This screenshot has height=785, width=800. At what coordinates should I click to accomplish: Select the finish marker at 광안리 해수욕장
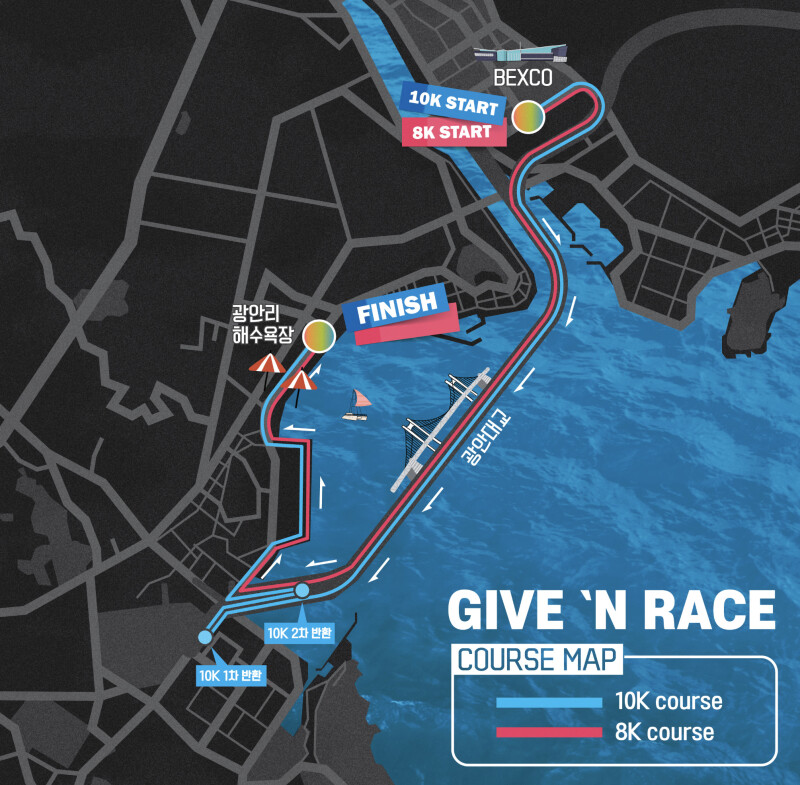tap(319, 336)
